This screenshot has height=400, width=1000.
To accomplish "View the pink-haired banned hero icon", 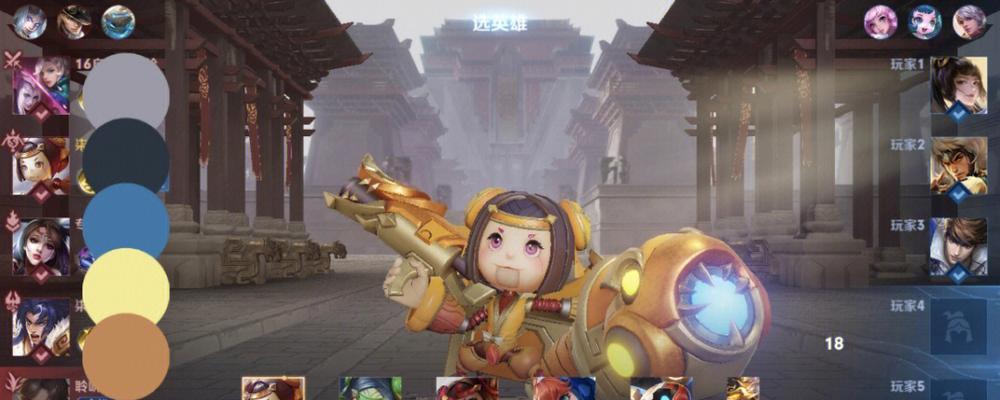I will [x=881, y=21].
